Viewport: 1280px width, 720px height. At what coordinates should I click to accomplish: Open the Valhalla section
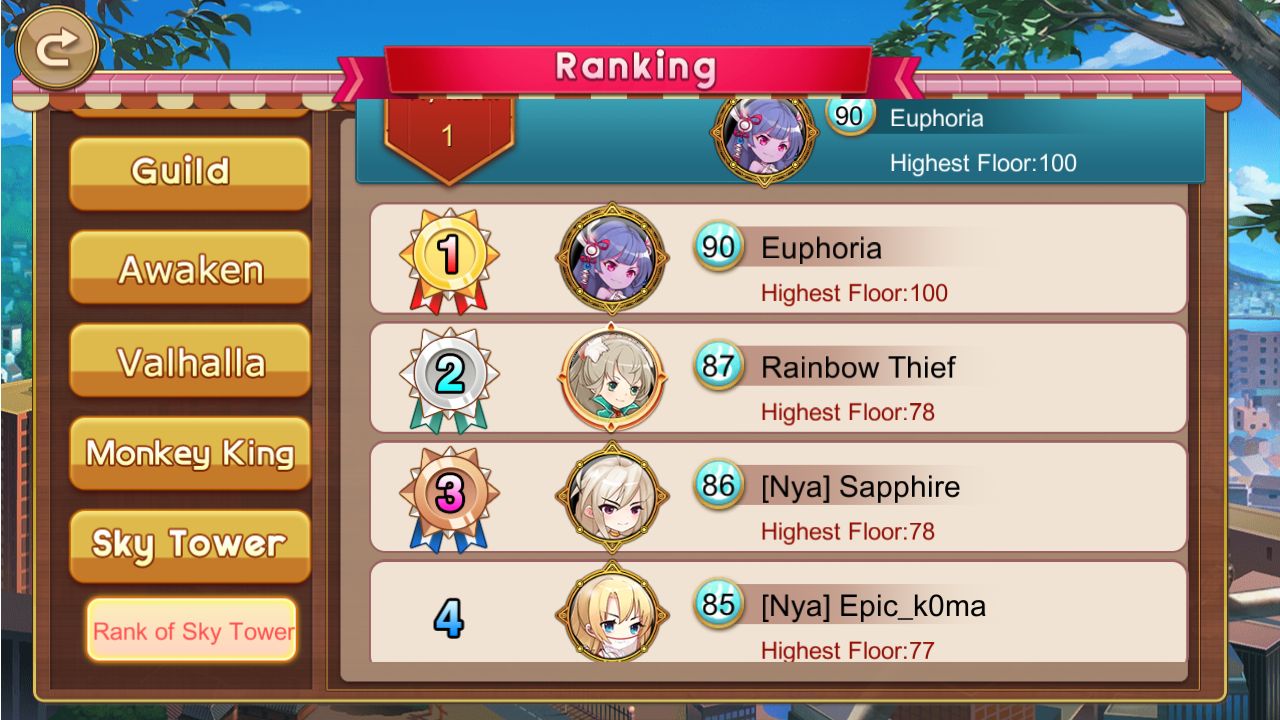pyautogui.click(x=189, y=362)
